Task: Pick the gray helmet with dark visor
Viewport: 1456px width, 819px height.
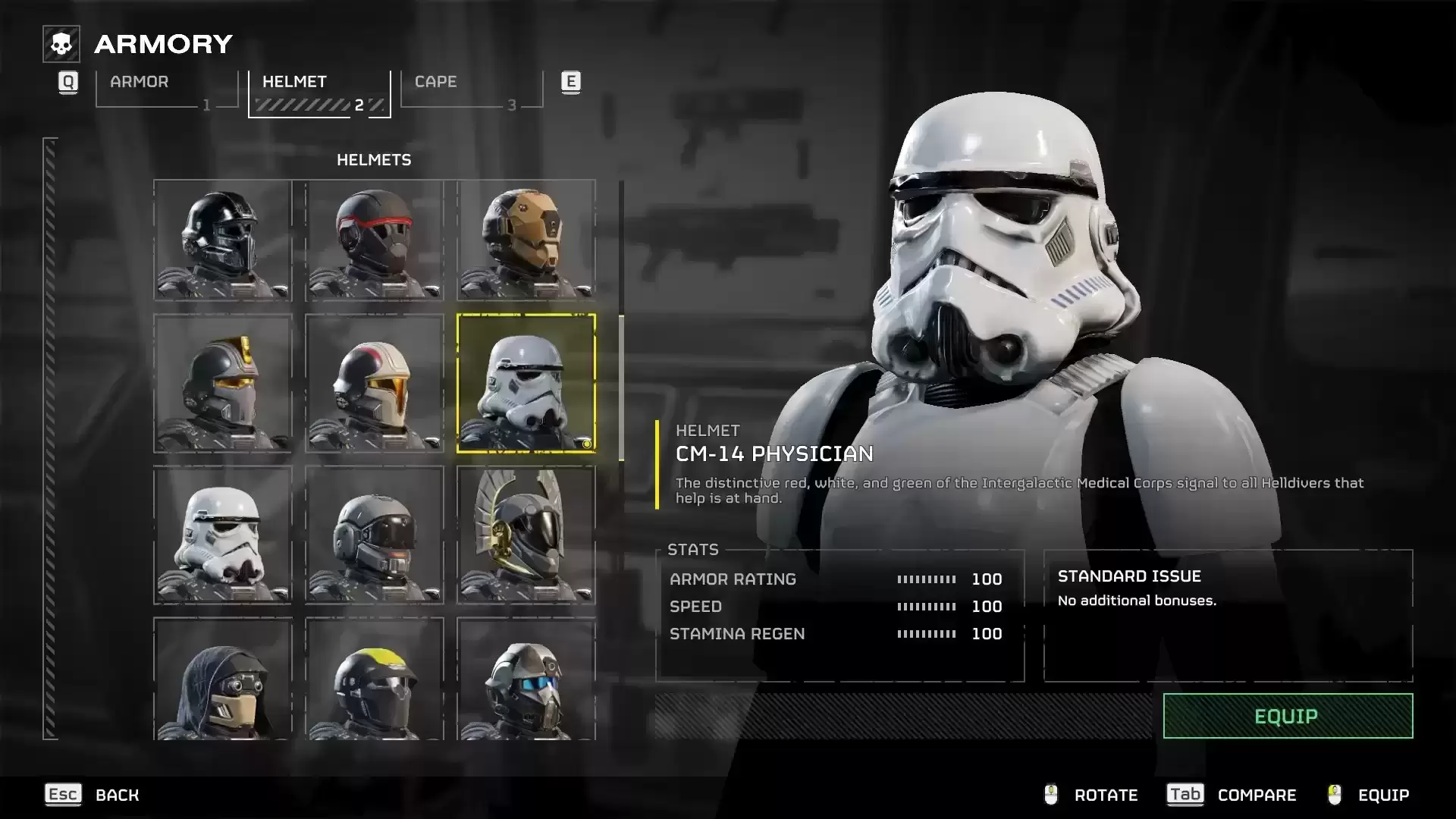Action: click(375, 535)
